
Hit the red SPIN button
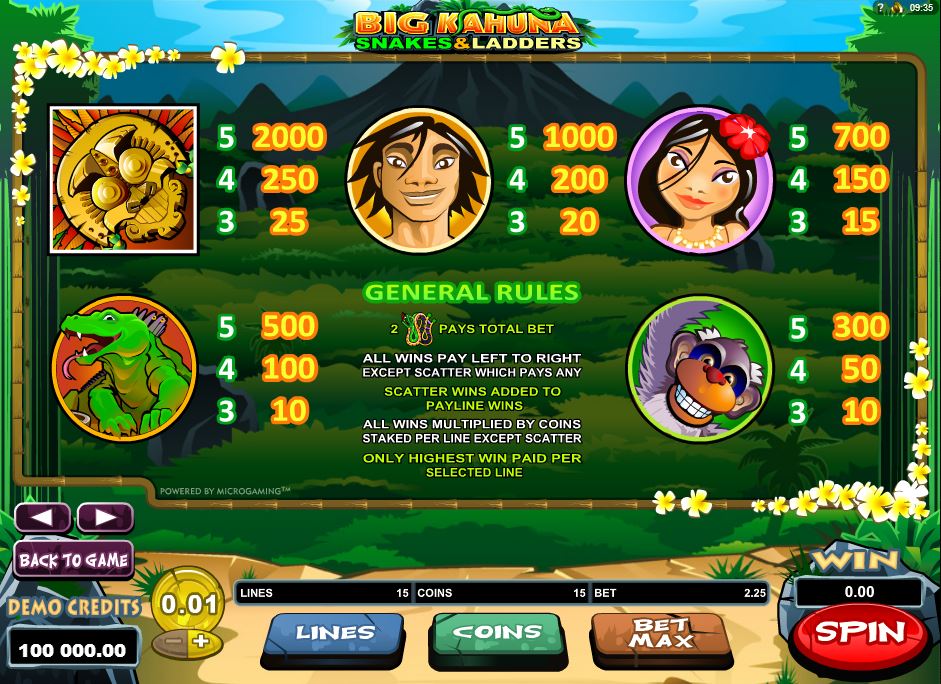pyautogui.click(x=859, y=632)
